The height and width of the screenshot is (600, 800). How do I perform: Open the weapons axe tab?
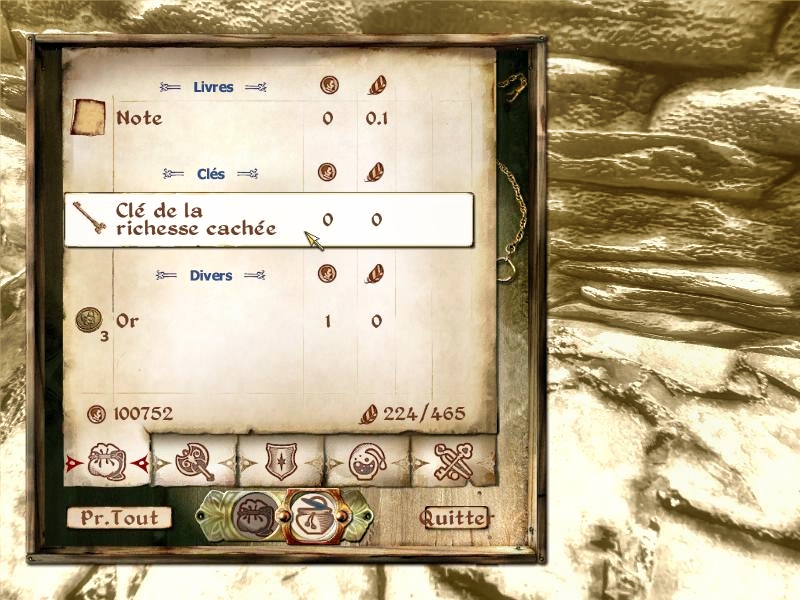(194, 461)
